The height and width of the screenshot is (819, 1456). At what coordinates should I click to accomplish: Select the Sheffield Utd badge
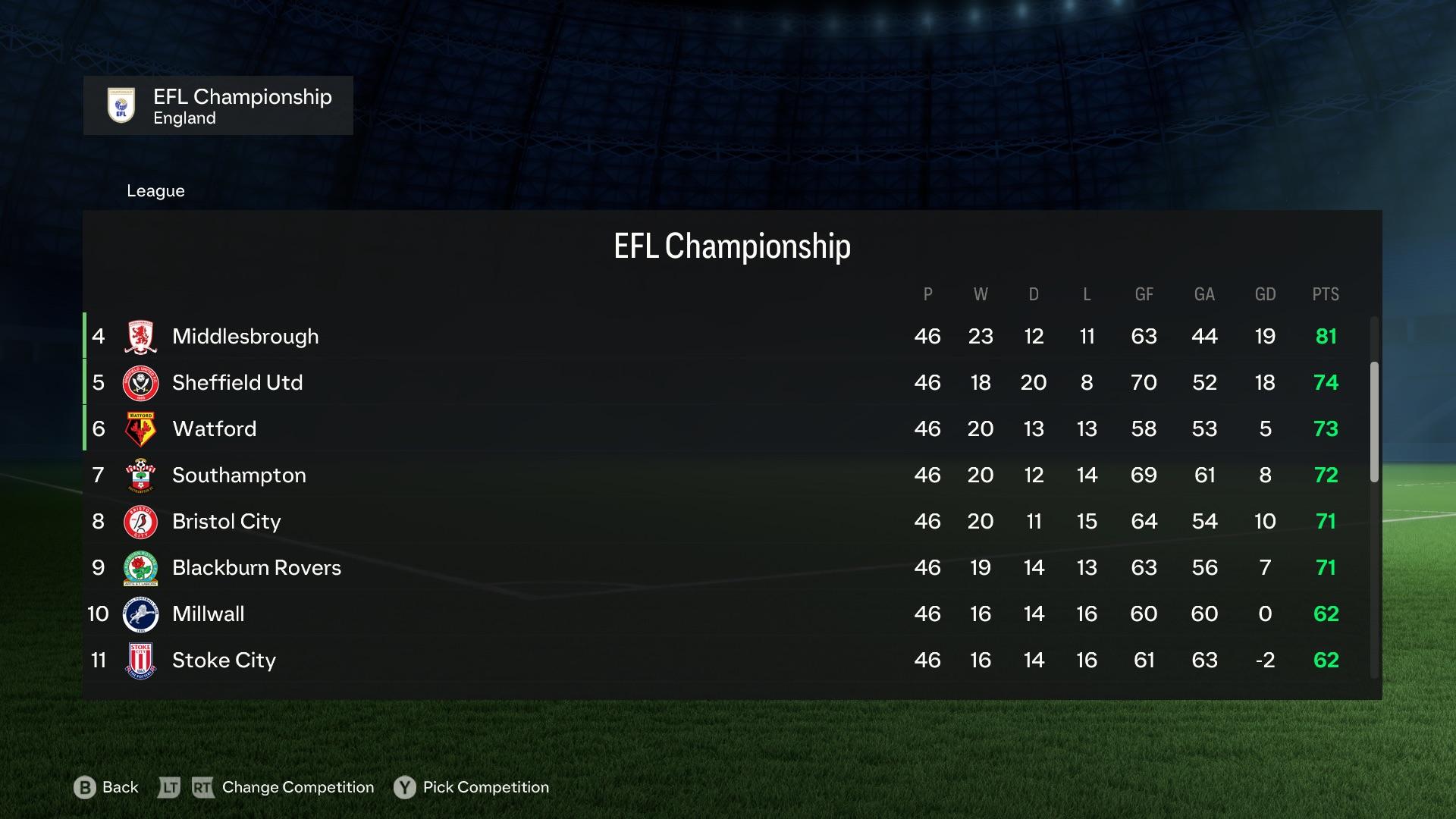pos(140,382)
